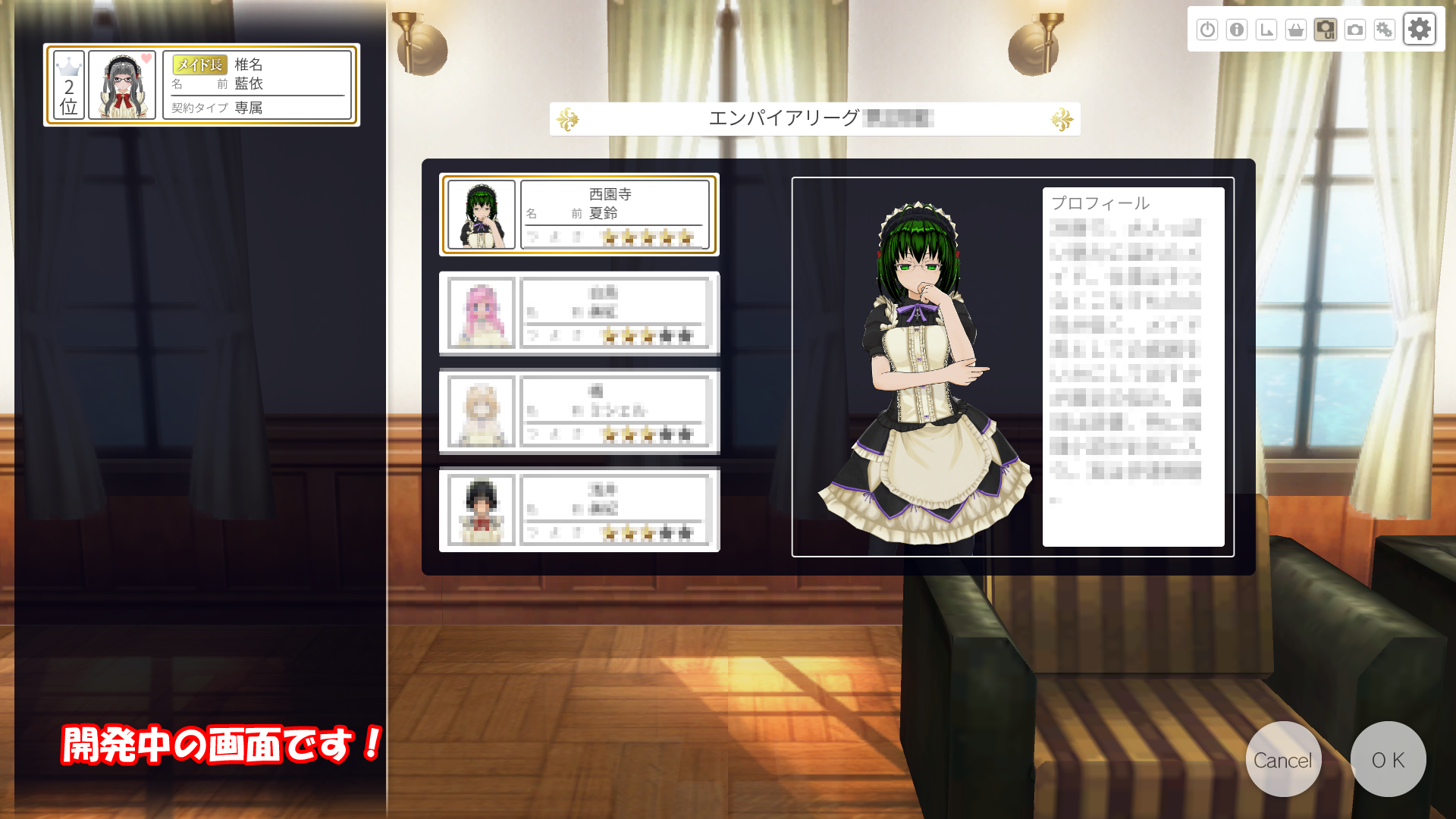The width and height of the screenshot is (1456, 819).
Task: Take a screenshot with the plain camera icon
Action: pos(1355,30)
